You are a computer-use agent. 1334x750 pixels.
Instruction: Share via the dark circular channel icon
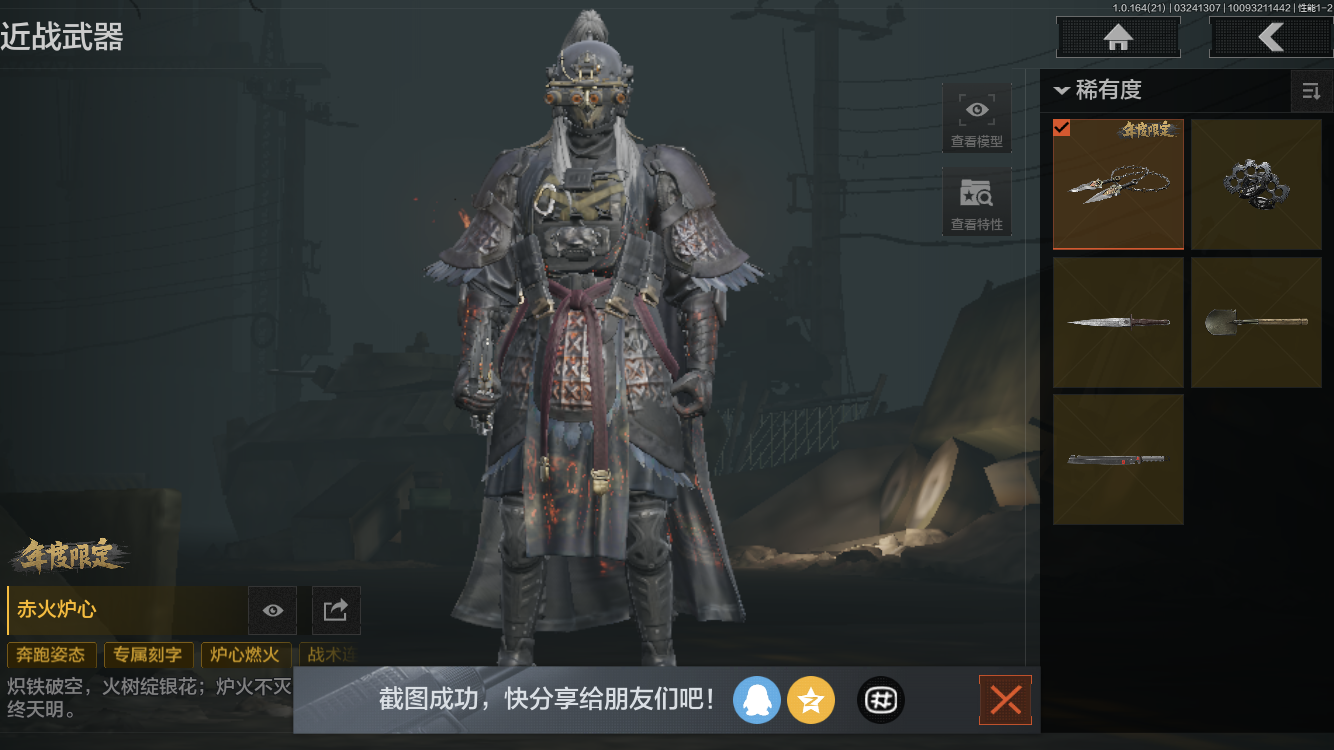tap(880, 700)
